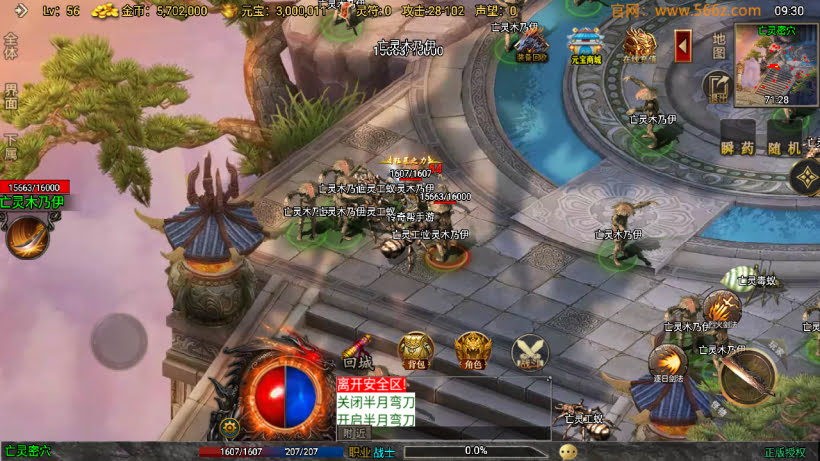This screenshot has width=820, height=461.
Task: Open the 背包 backpack
Action: coord(416,350)
